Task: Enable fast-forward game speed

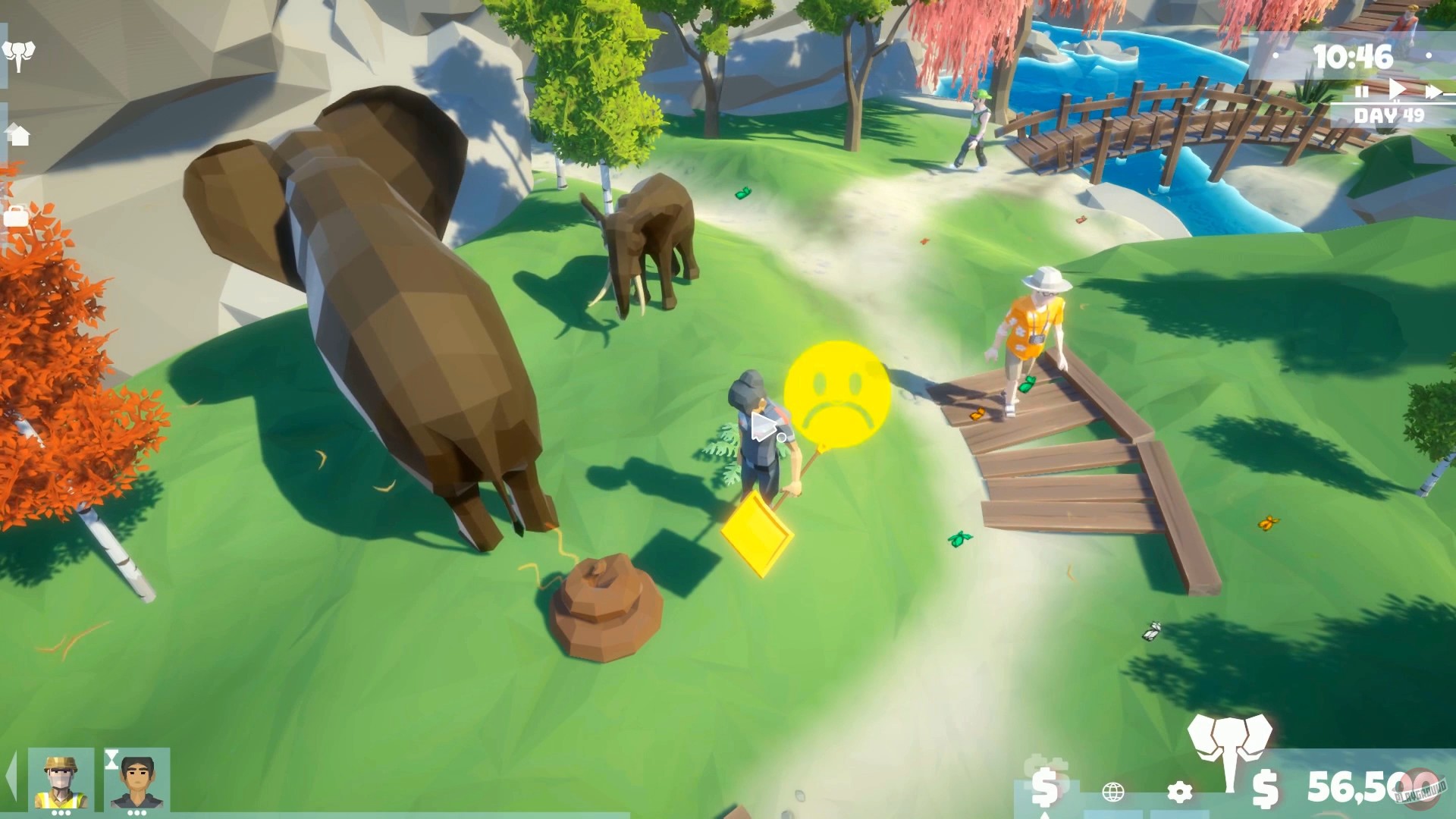Action: click(x=1433, y=90)
